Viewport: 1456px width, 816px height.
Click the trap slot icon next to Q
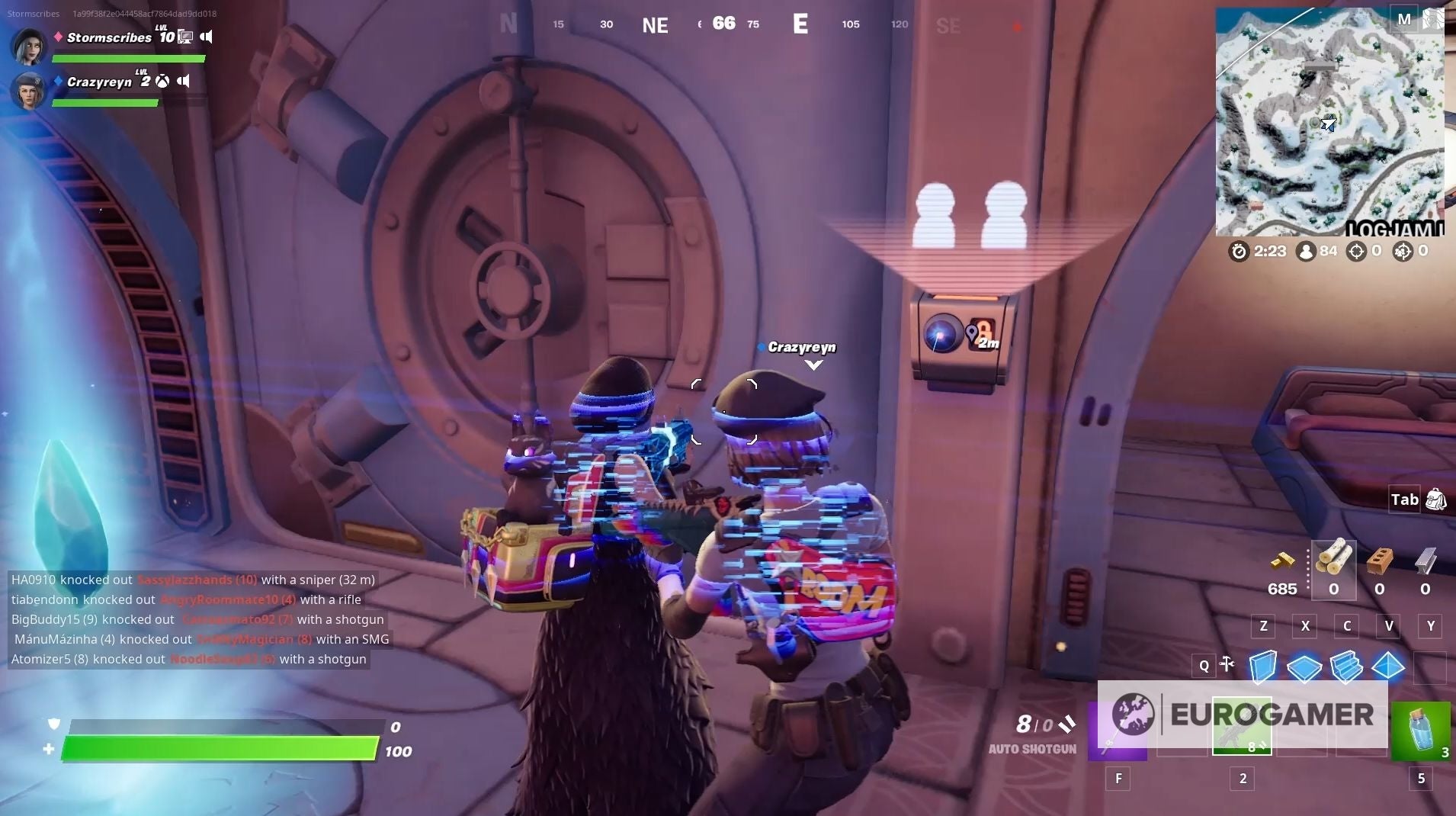[x=1226, y=663]
